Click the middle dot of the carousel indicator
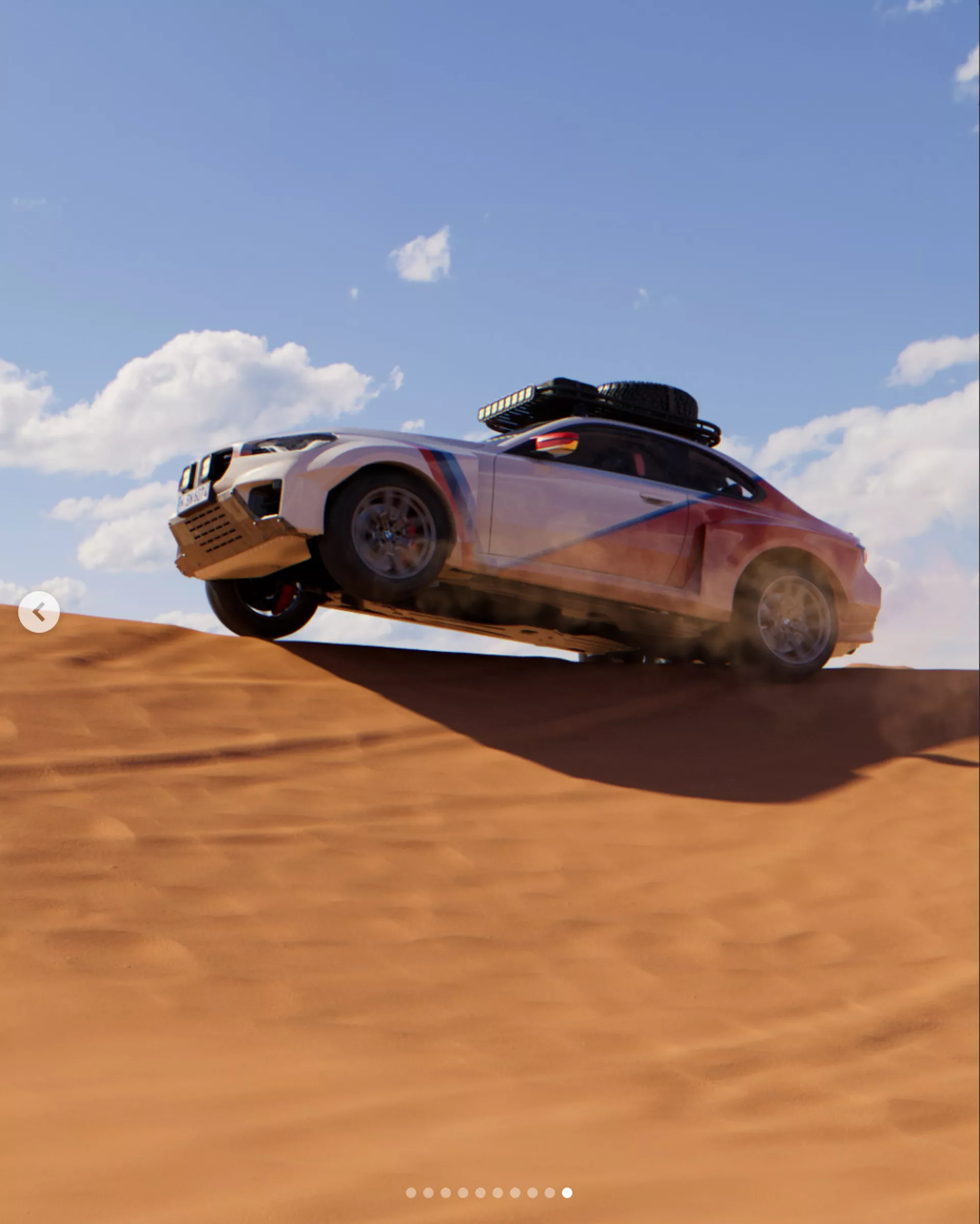The width and height of the screenshot is (980, 1224). [481, 1193]
